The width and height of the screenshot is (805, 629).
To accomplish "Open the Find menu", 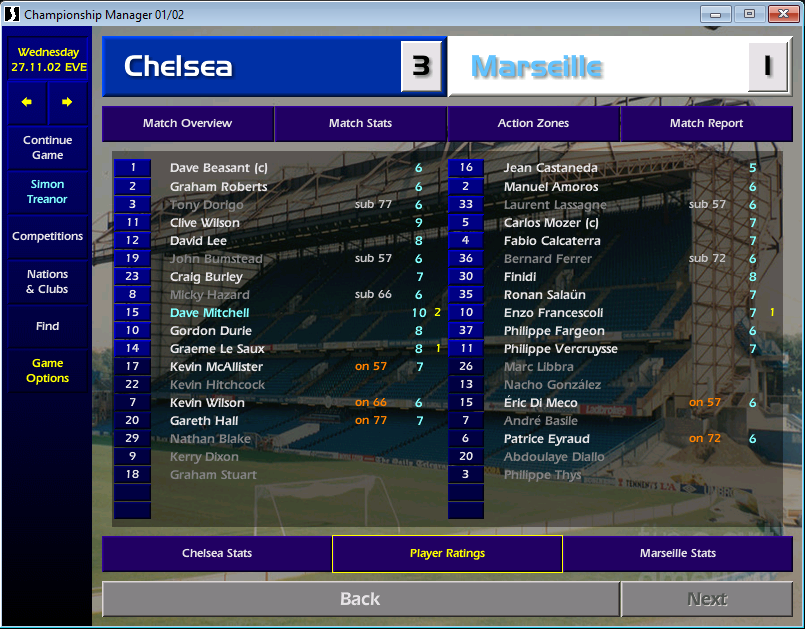I will click(47, 326).
